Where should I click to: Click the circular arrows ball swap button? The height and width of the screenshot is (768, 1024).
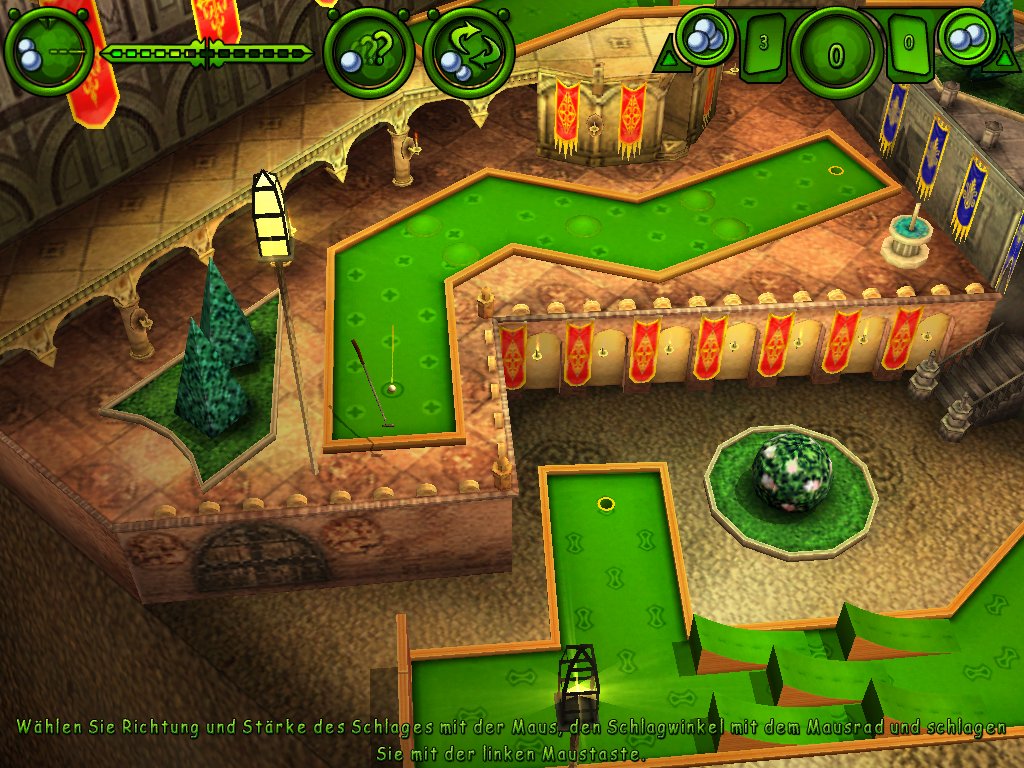pyautogui.click(x=468, y=52)
